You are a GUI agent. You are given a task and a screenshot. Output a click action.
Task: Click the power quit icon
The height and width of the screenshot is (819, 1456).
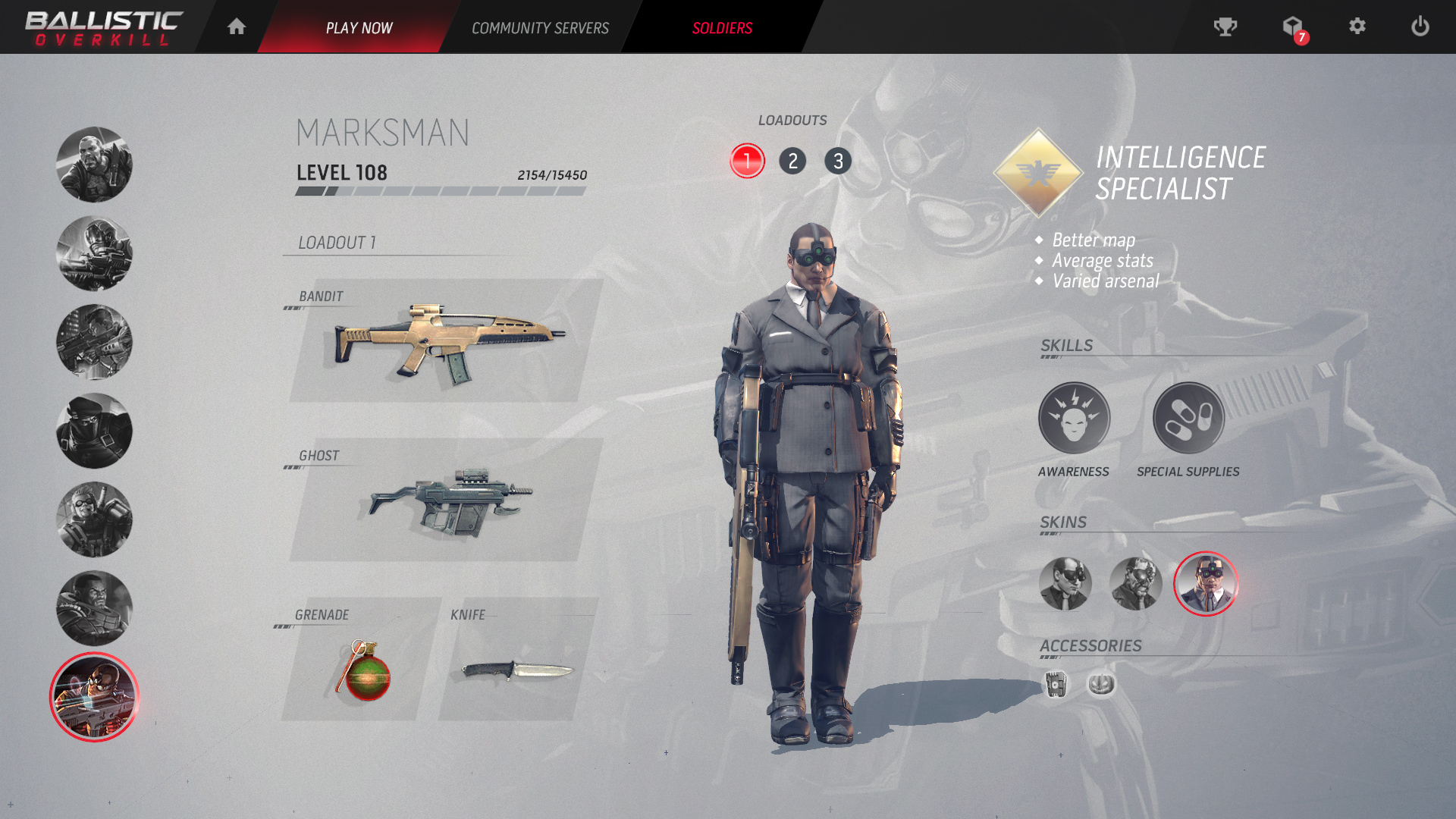pos(1420,27)
